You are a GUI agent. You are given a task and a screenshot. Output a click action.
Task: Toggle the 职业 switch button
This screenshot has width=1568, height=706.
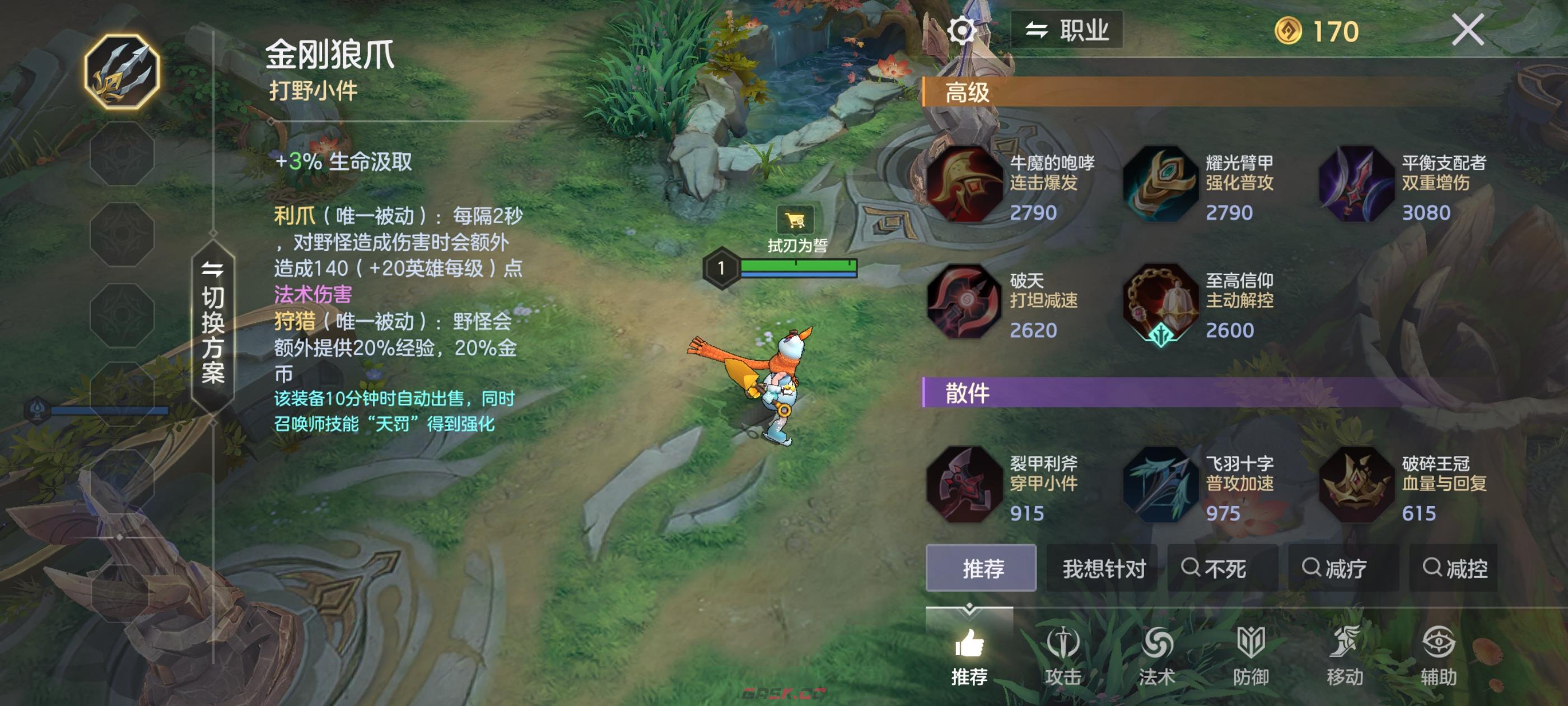[x=1066, y=30]
